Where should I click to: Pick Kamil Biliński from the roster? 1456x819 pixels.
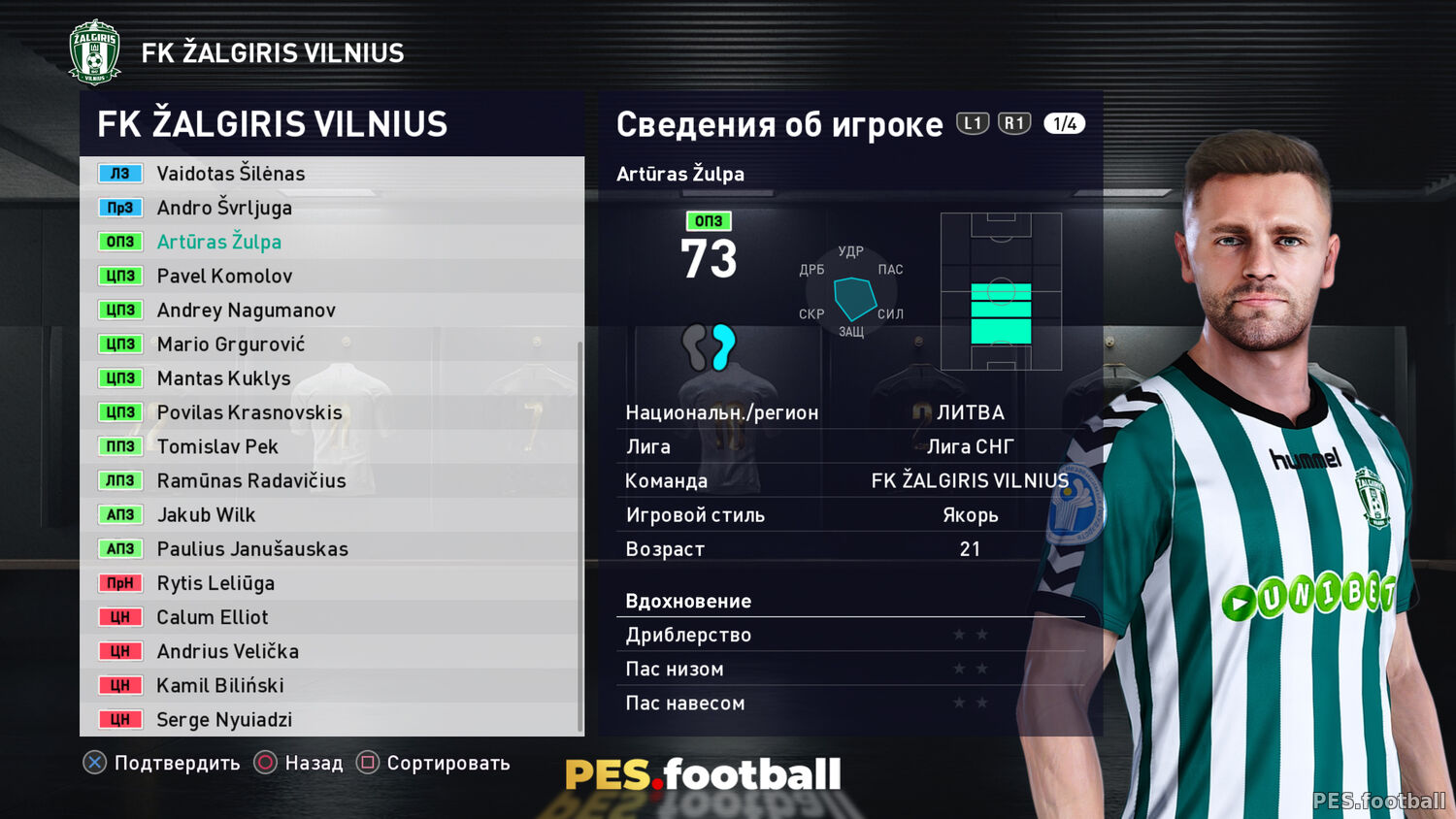point(220,686)
